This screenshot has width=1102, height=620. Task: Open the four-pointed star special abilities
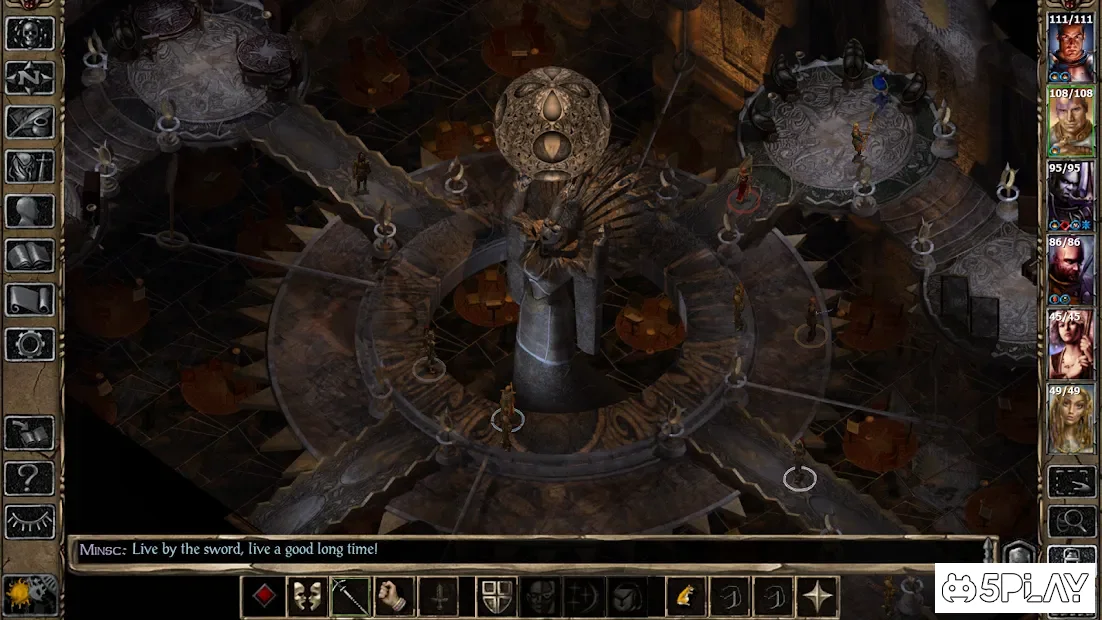(x=818, y=597)
